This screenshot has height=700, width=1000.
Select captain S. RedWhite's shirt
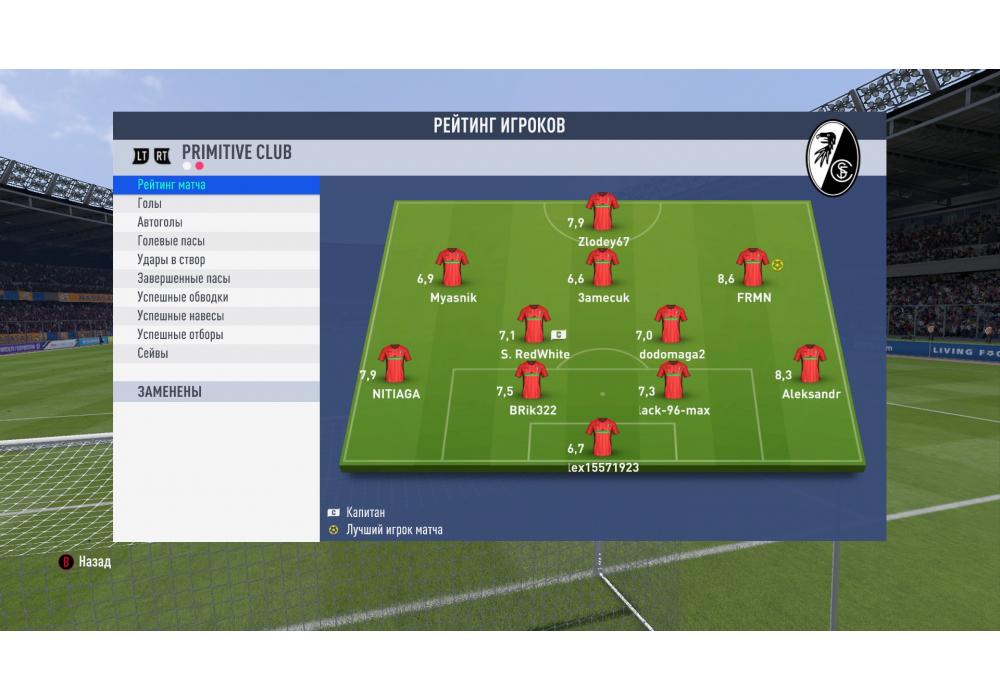(x=534, y=326)
